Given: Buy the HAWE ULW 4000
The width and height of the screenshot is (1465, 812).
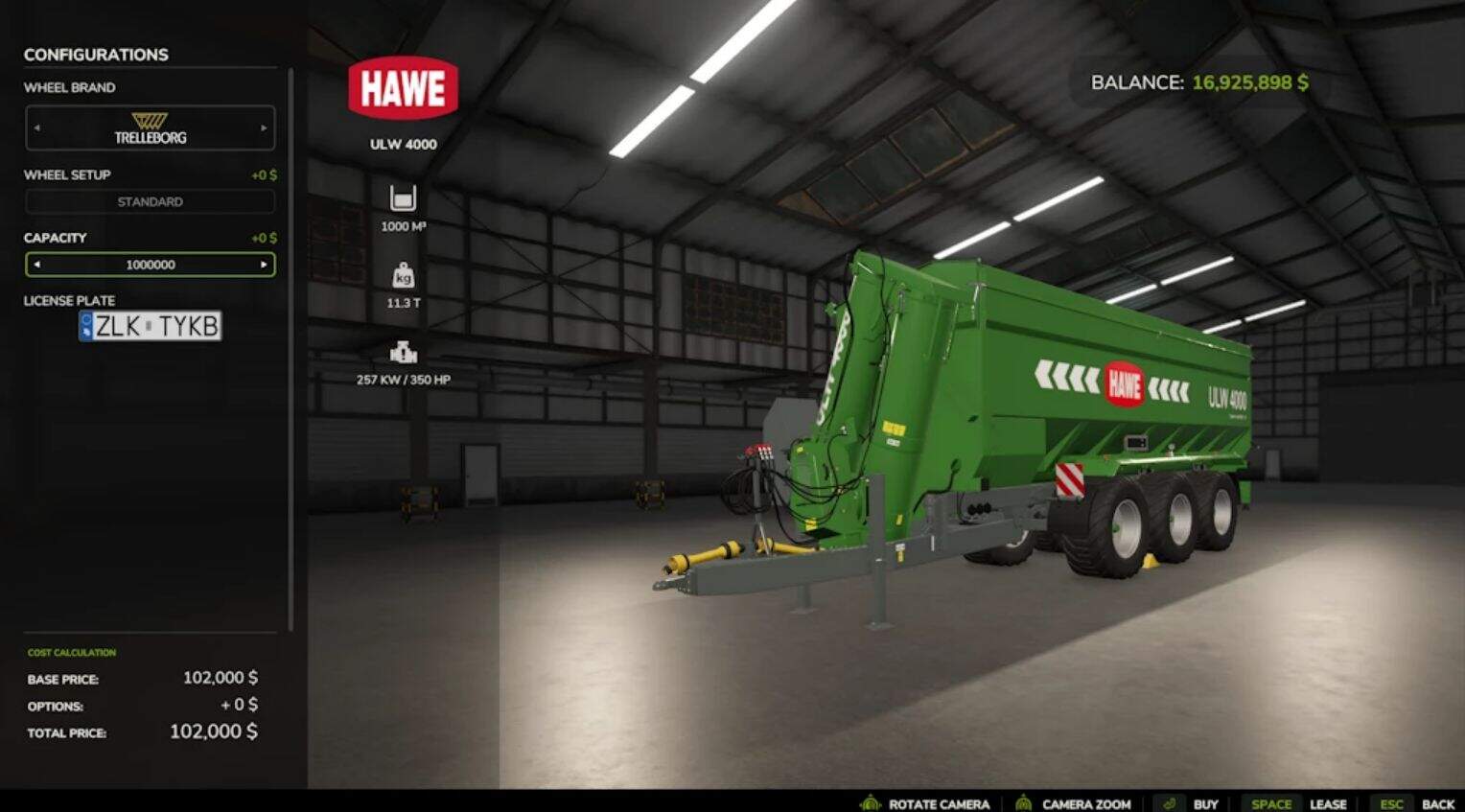Looking at the screenshot, I should click(1205, 804).
